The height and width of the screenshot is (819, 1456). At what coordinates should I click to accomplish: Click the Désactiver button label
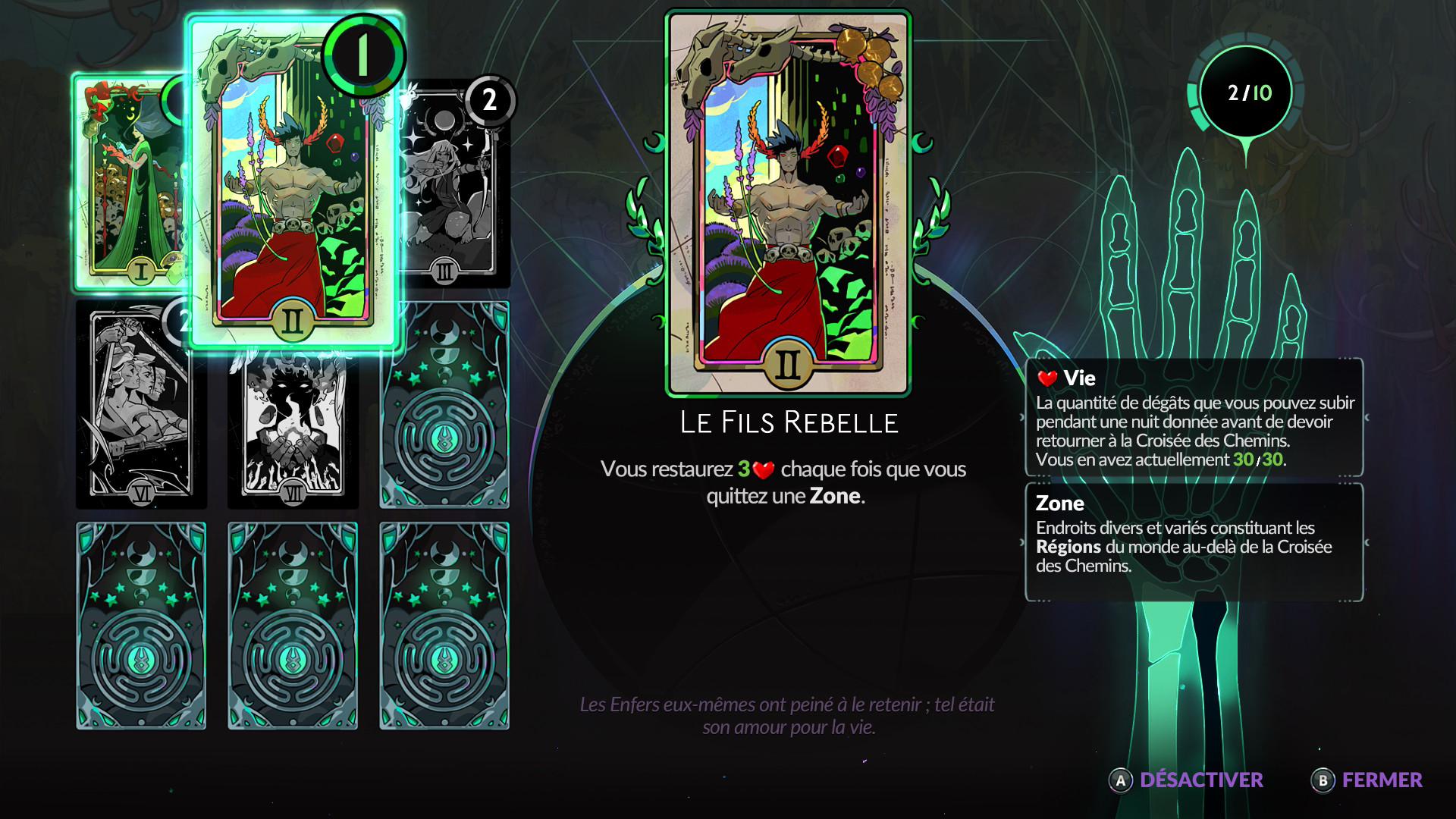(1200, 780)
